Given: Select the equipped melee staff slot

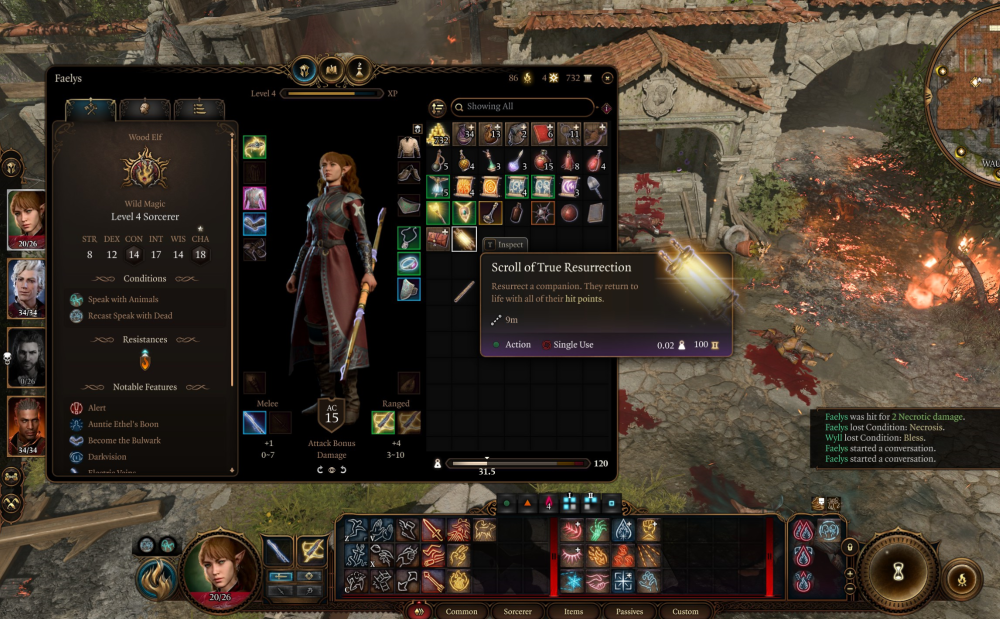Looking at the screenshot, I should pyautogui.click(x=254, y=422).
